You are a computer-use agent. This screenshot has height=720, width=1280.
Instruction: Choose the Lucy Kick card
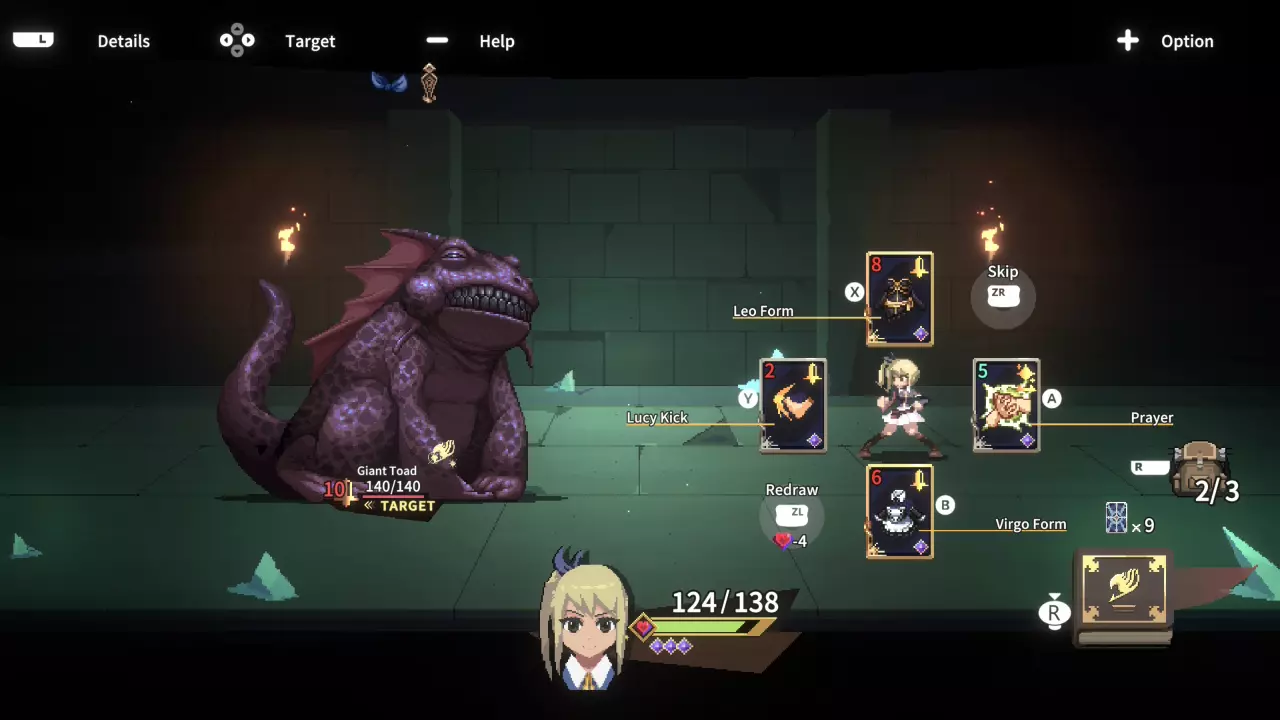click(793, 405)
